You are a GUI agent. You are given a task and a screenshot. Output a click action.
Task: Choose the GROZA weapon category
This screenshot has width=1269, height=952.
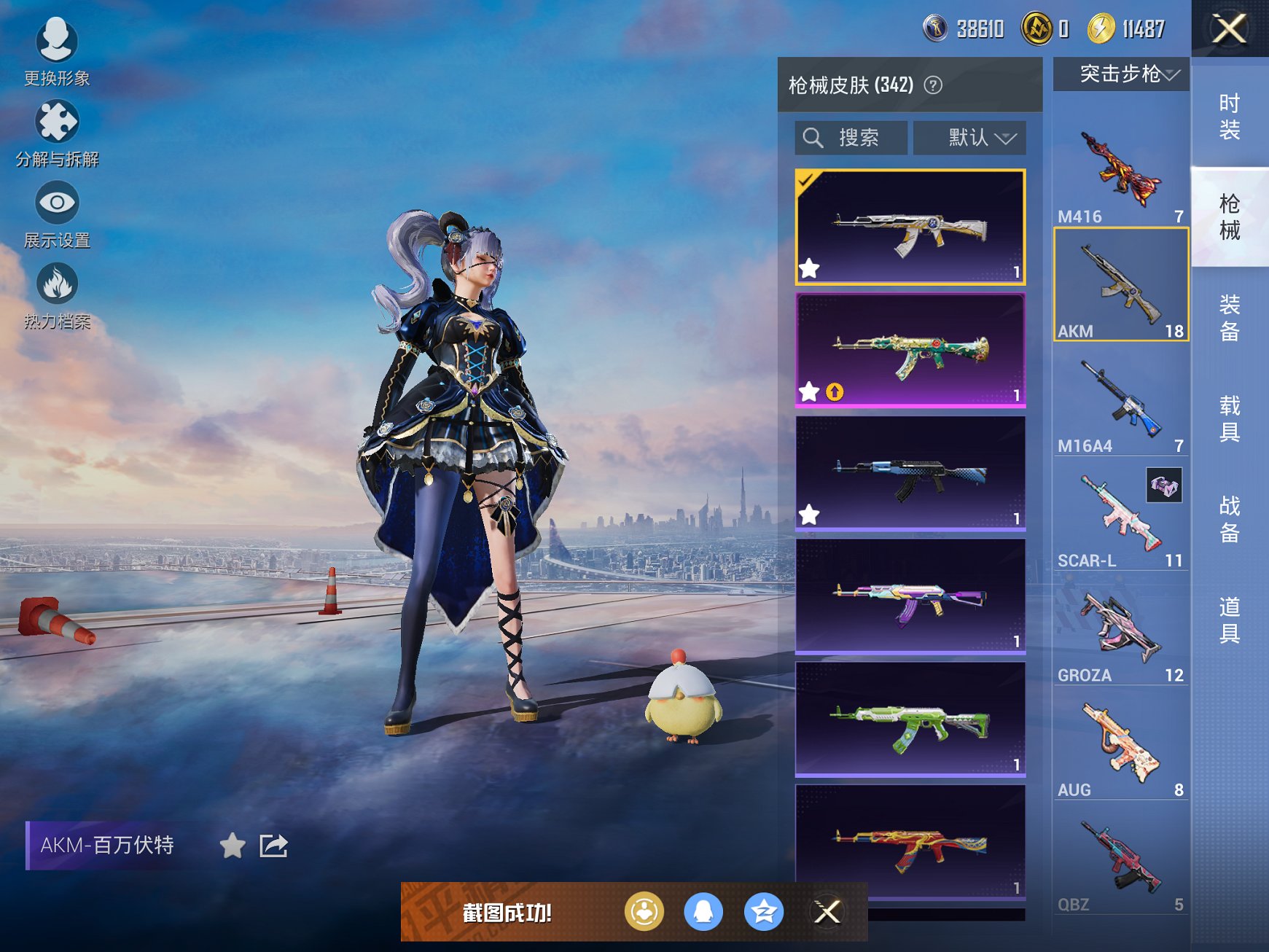[1120, 633]
